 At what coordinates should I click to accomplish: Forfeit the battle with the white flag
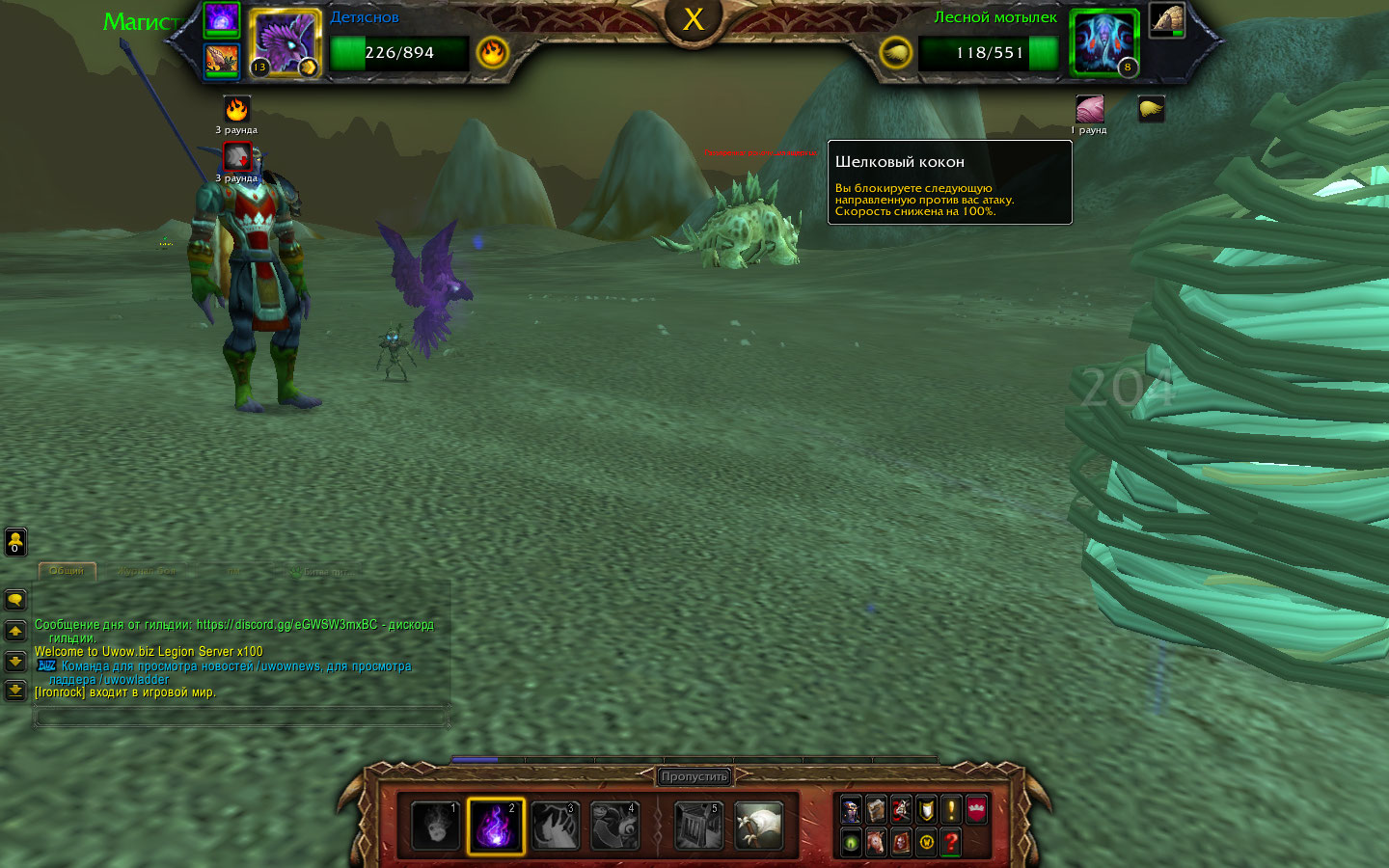click(x=758, y=827)
